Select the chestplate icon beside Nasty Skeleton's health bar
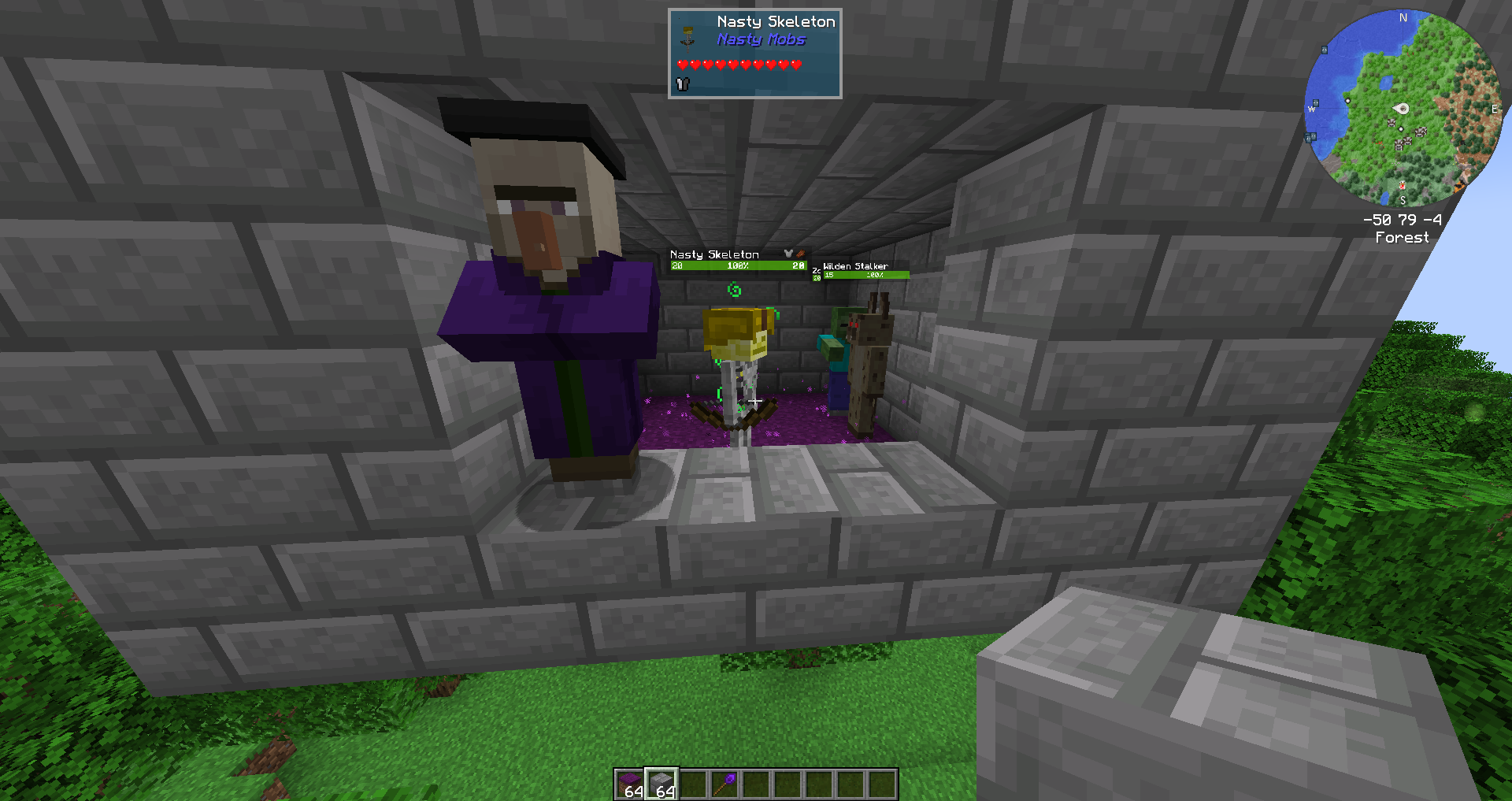The image size is (1512, 801). point(787,254)
